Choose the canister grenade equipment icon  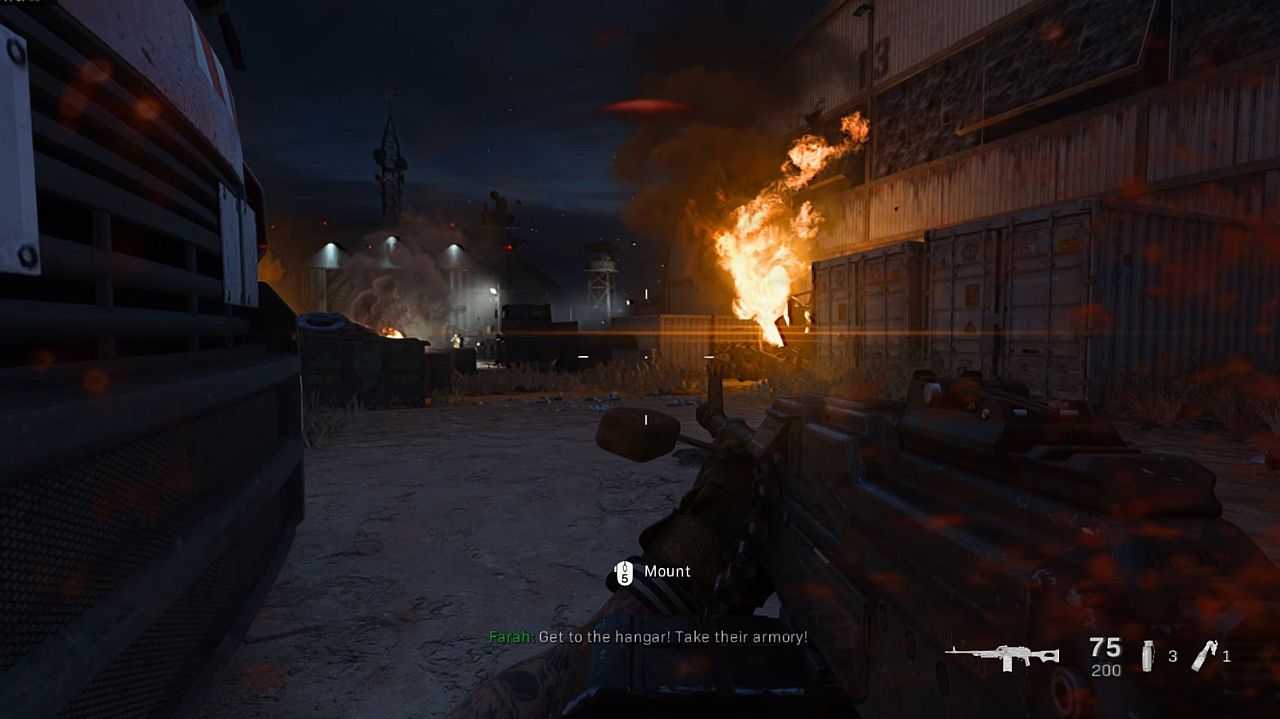[x=1148, y=656]
